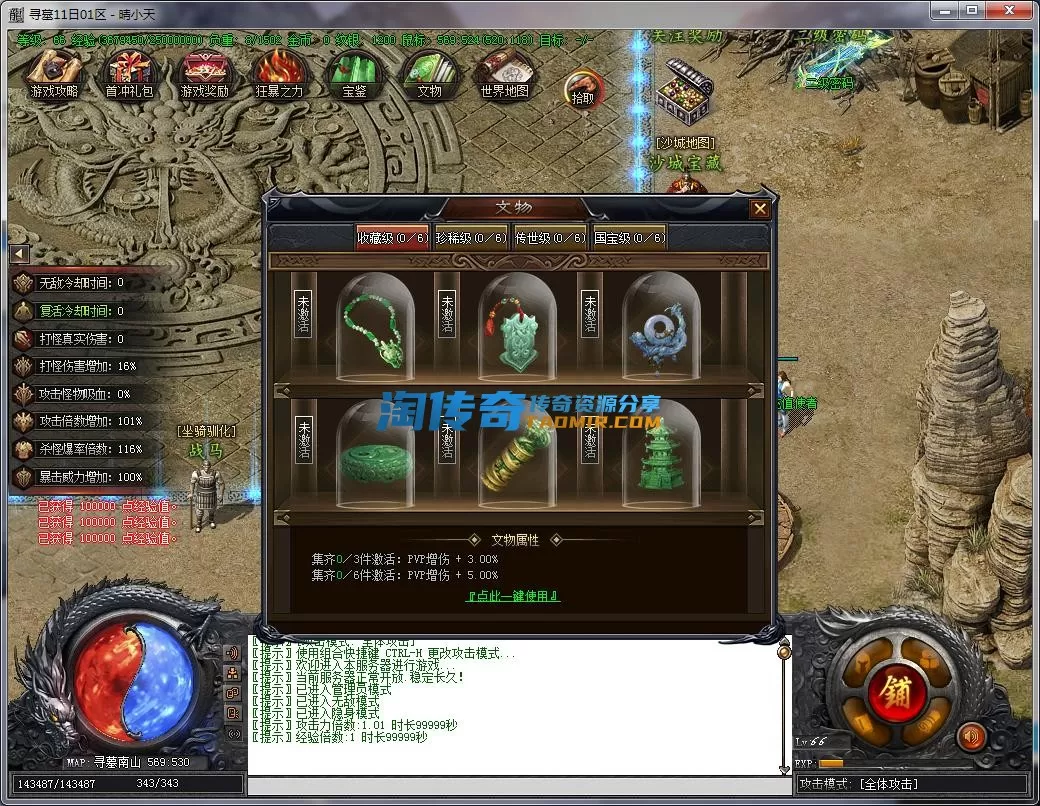Viewport: 1040px width, 806px height.
Task: Open the 宝鉴 green scroll icon
Action: click(354, 74)
